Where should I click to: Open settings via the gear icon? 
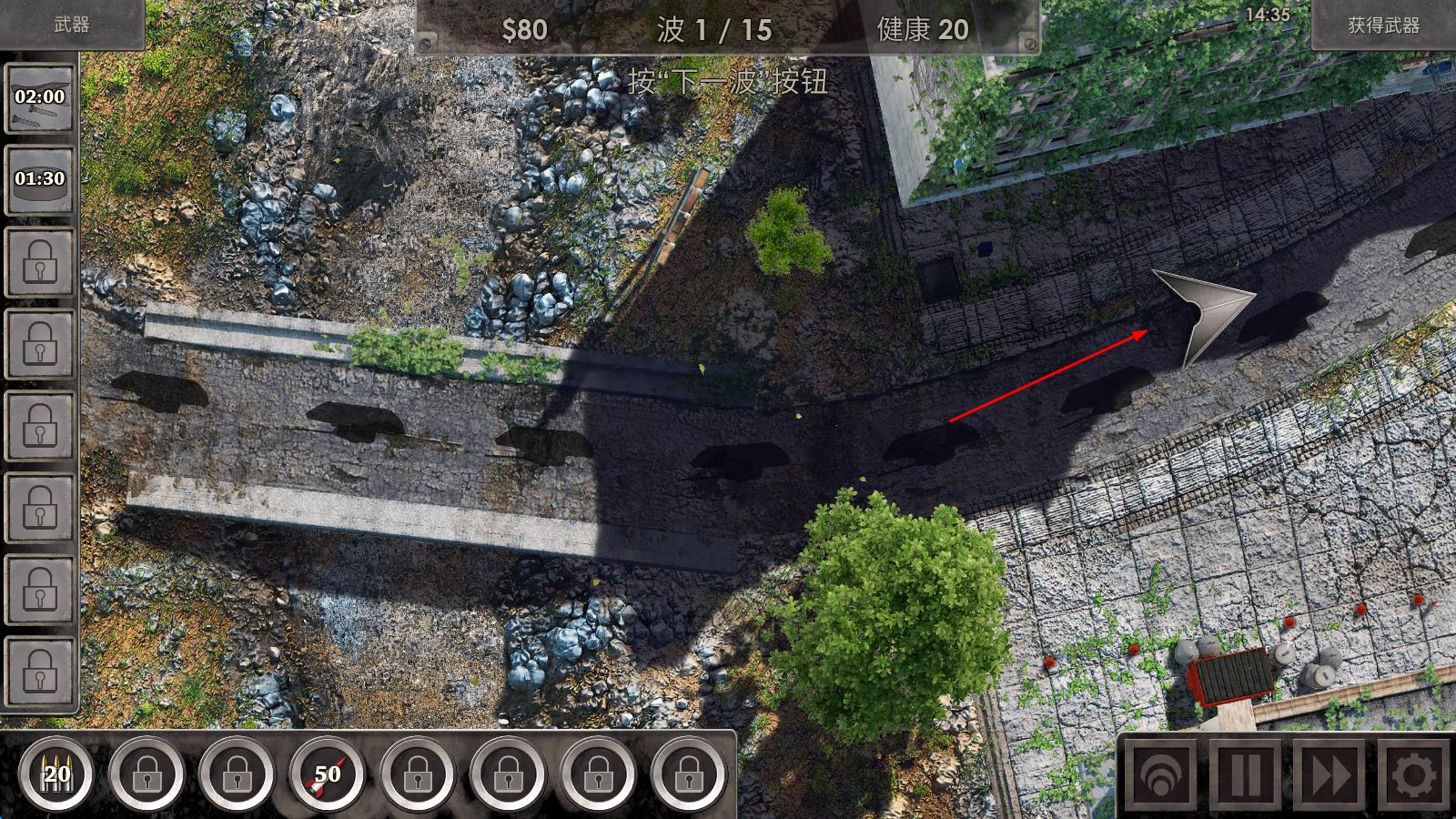tap(1413, 776)
